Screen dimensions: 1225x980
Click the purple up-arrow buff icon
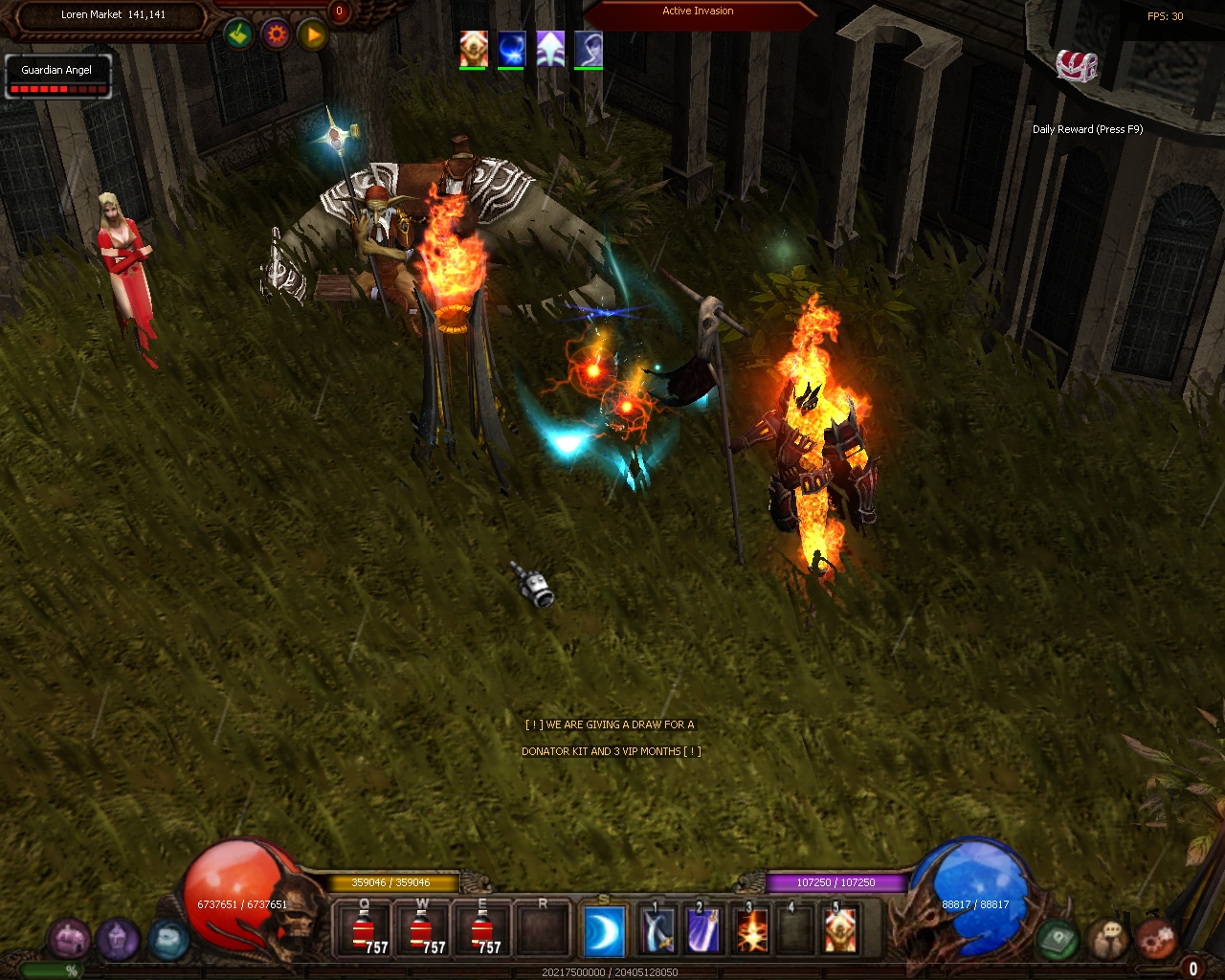(549, 48)
